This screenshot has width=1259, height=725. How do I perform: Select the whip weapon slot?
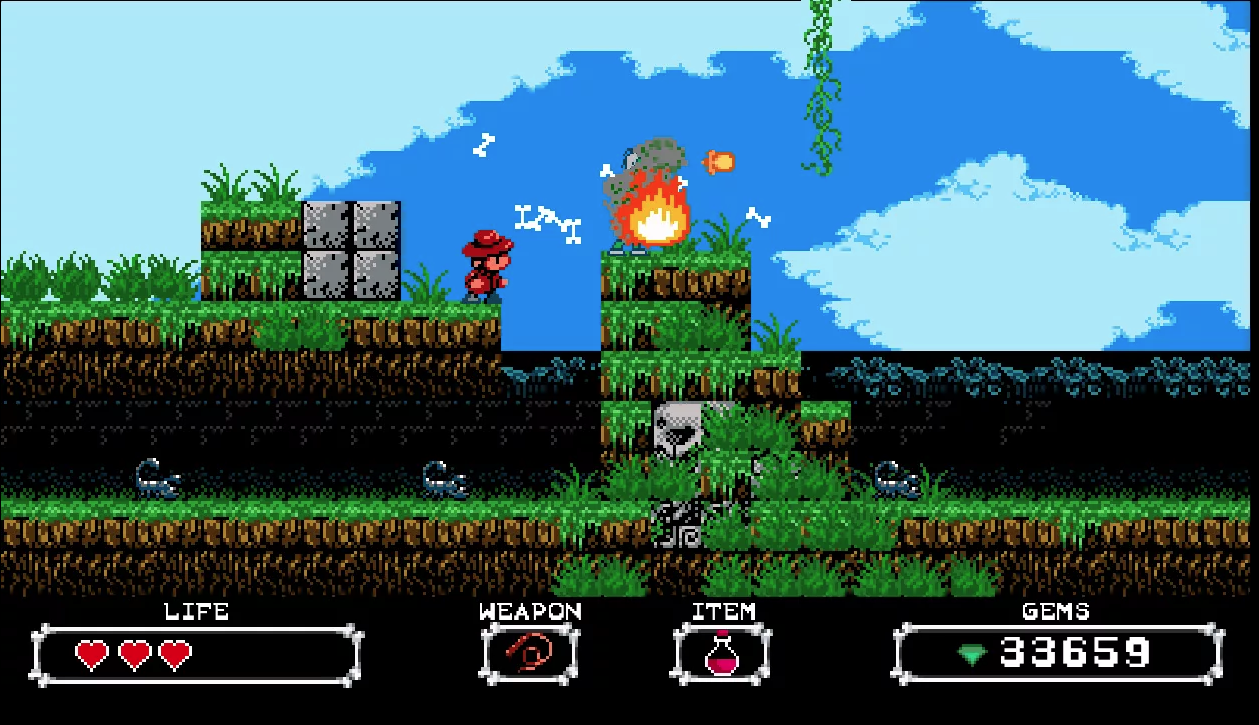529,655
